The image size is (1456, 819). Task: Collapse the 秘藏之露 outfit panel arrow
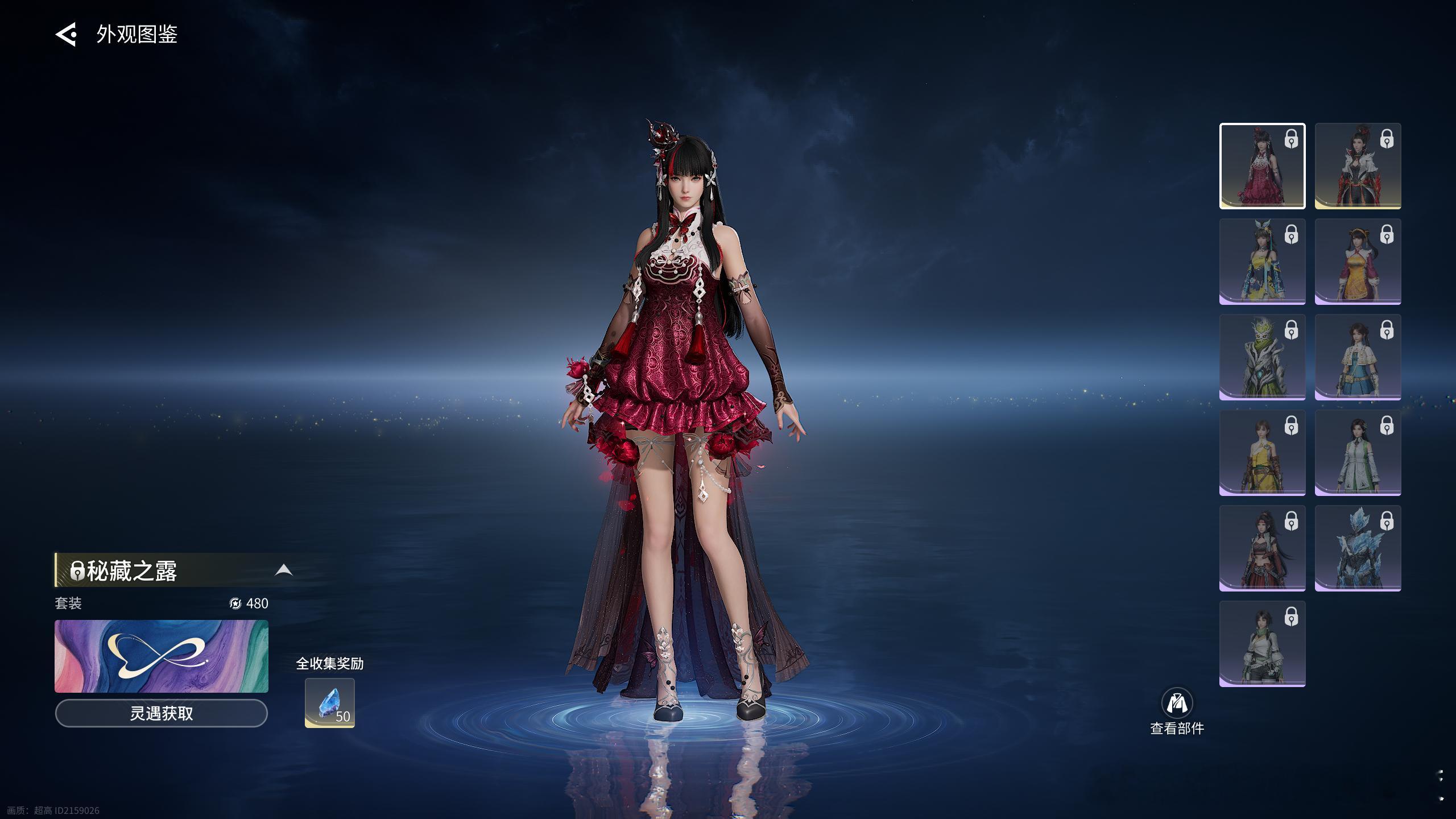(283, 570)
